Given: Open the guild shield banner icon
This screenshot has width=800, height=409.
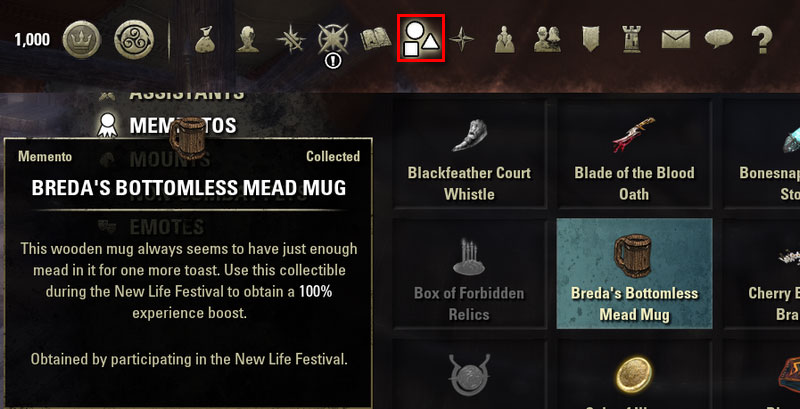Looking at the screenshot, I should (590, 40).
